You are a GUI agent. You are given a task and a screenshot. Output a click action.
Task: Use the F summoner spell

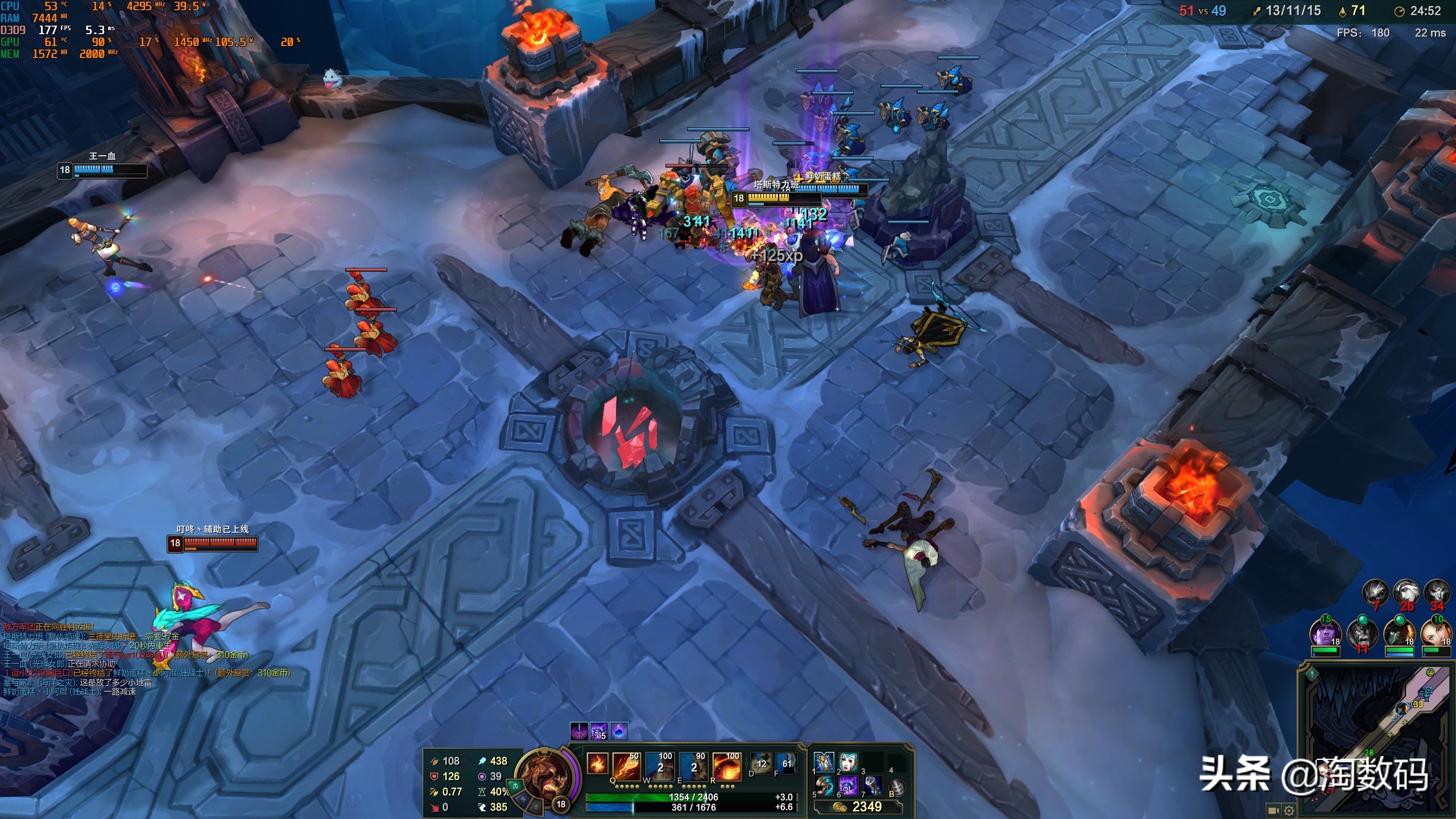point(787,763)
